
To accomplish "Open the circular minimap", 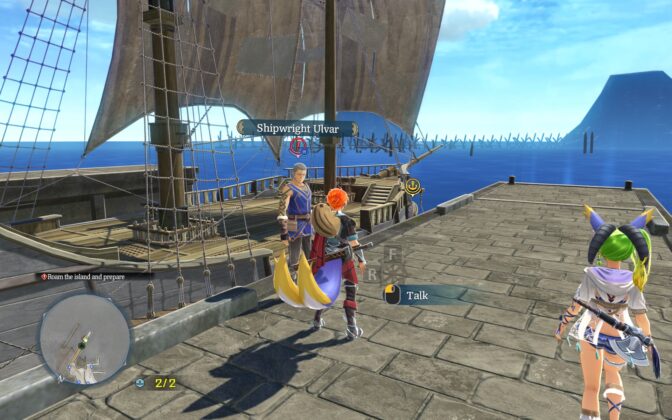I will [x=84, y=338].
